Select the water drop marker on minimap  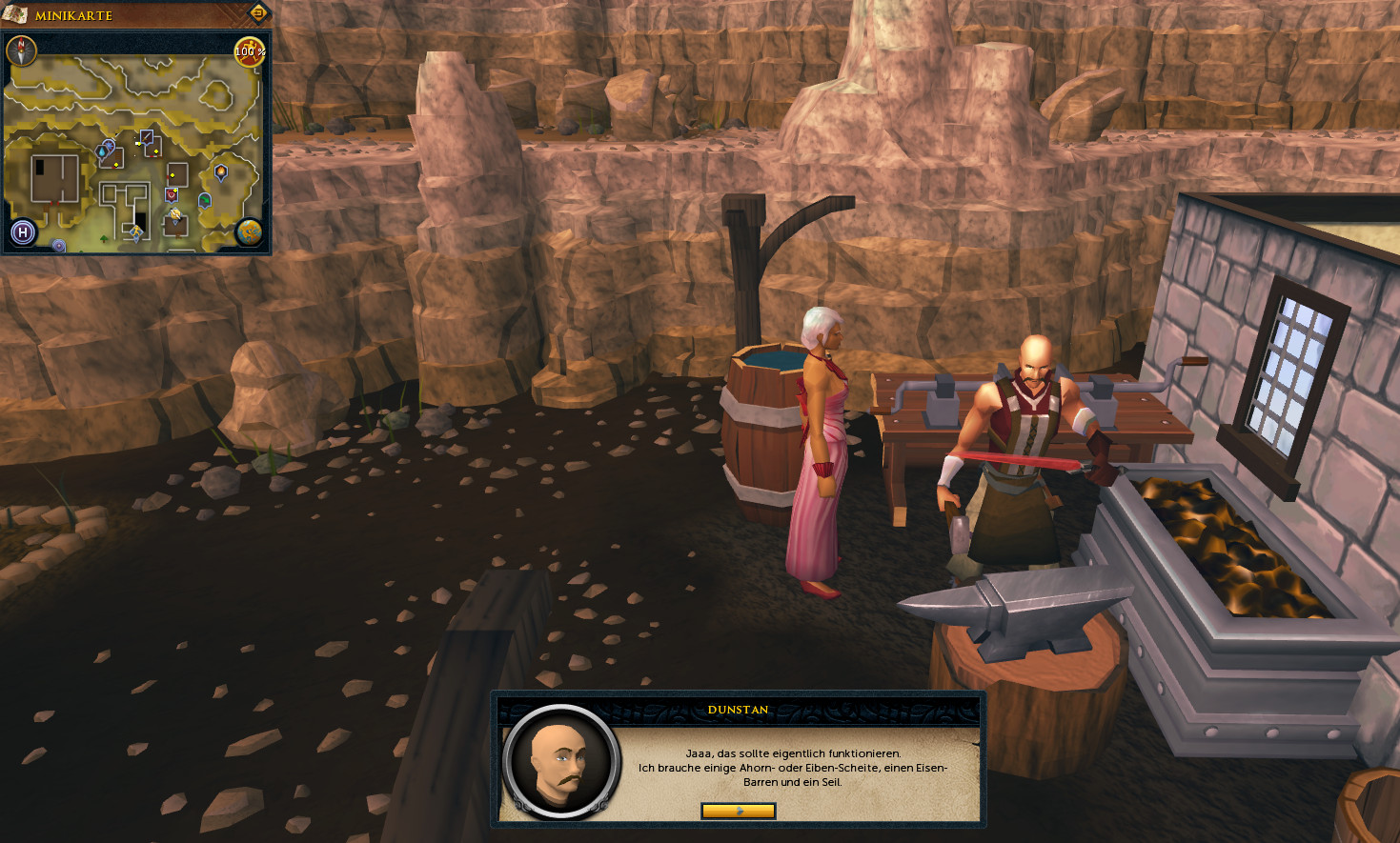(x=102, y=151)
